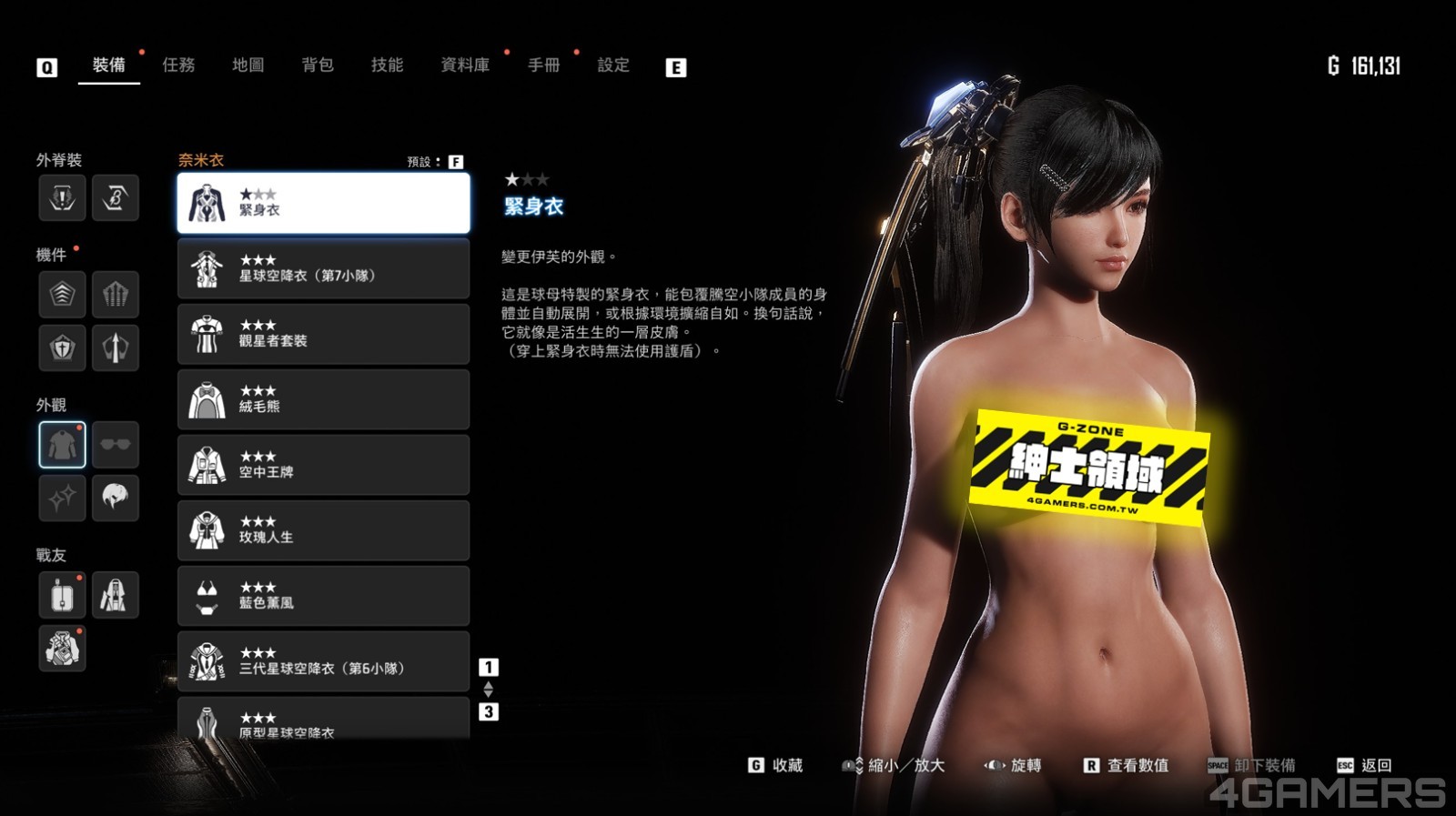Screen dimensions: 1456x816
Task: Choose the 星球空降衣（第7小隊） outfit
Action: (x=323, y=268)
